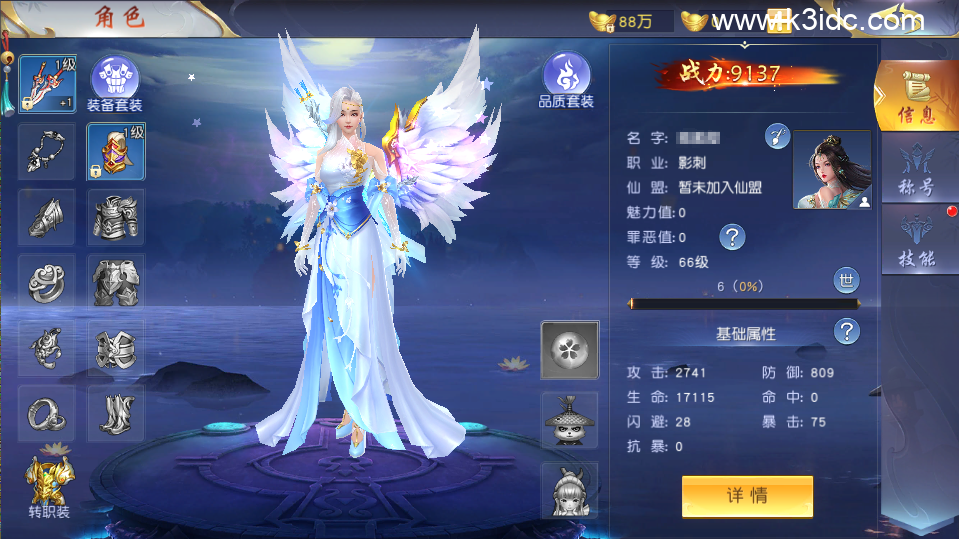Open the 品质套装 quality set menu
The image size is (959, 539).
(566, 80)
